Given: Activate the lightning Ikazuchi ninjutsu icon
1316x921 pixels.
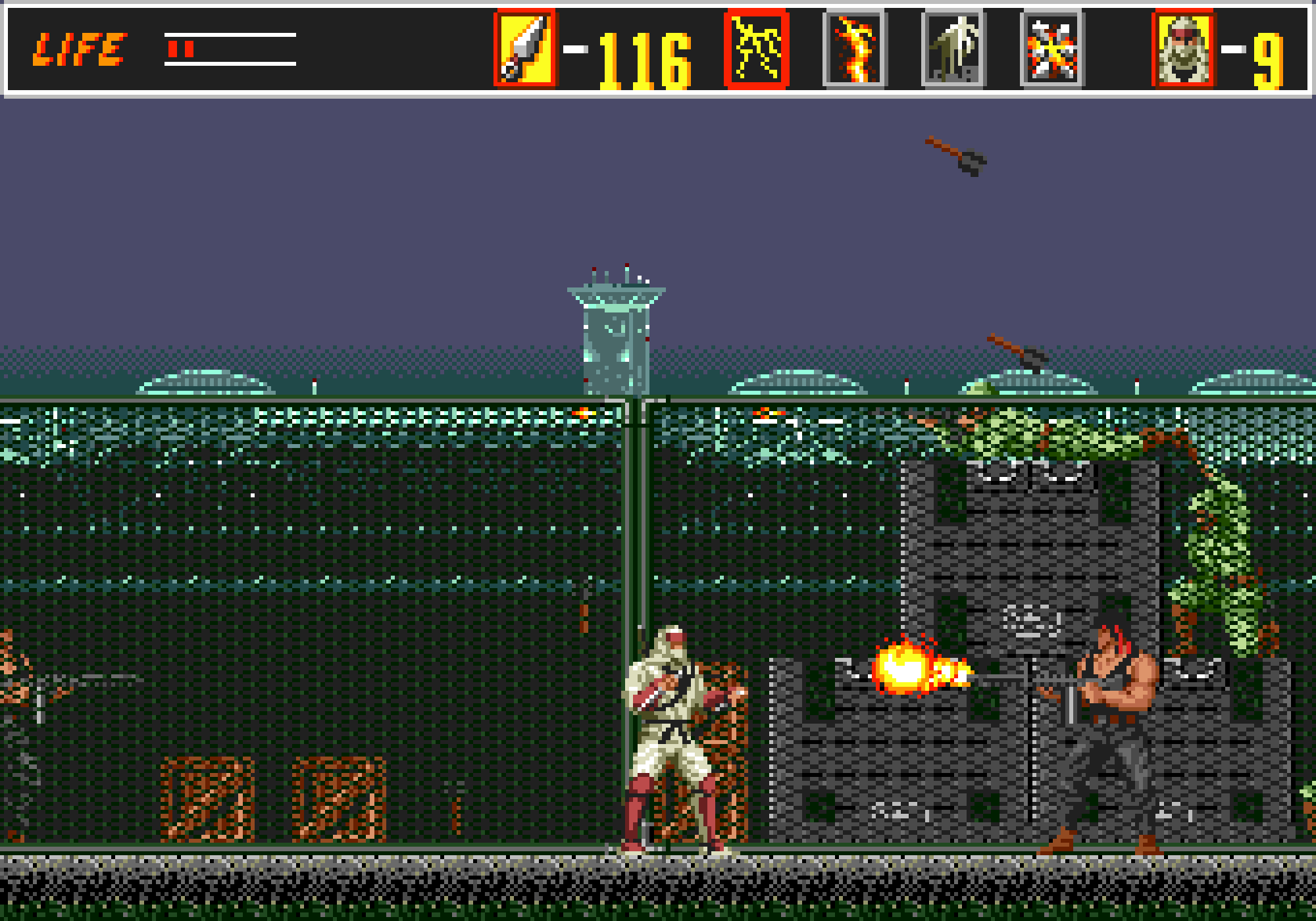Looking at the screenshot, I should pos(756,49).
